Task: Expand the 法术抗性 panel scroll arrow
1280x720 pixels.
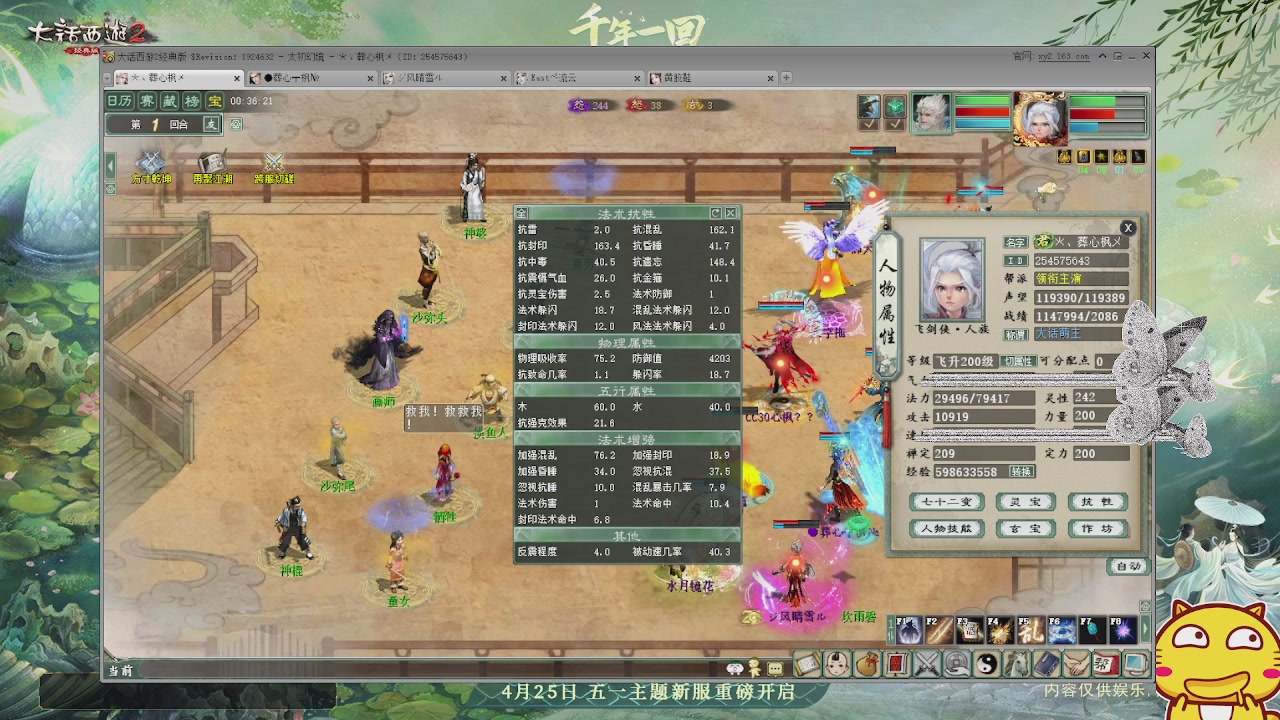Action: [x=716, y=213]
